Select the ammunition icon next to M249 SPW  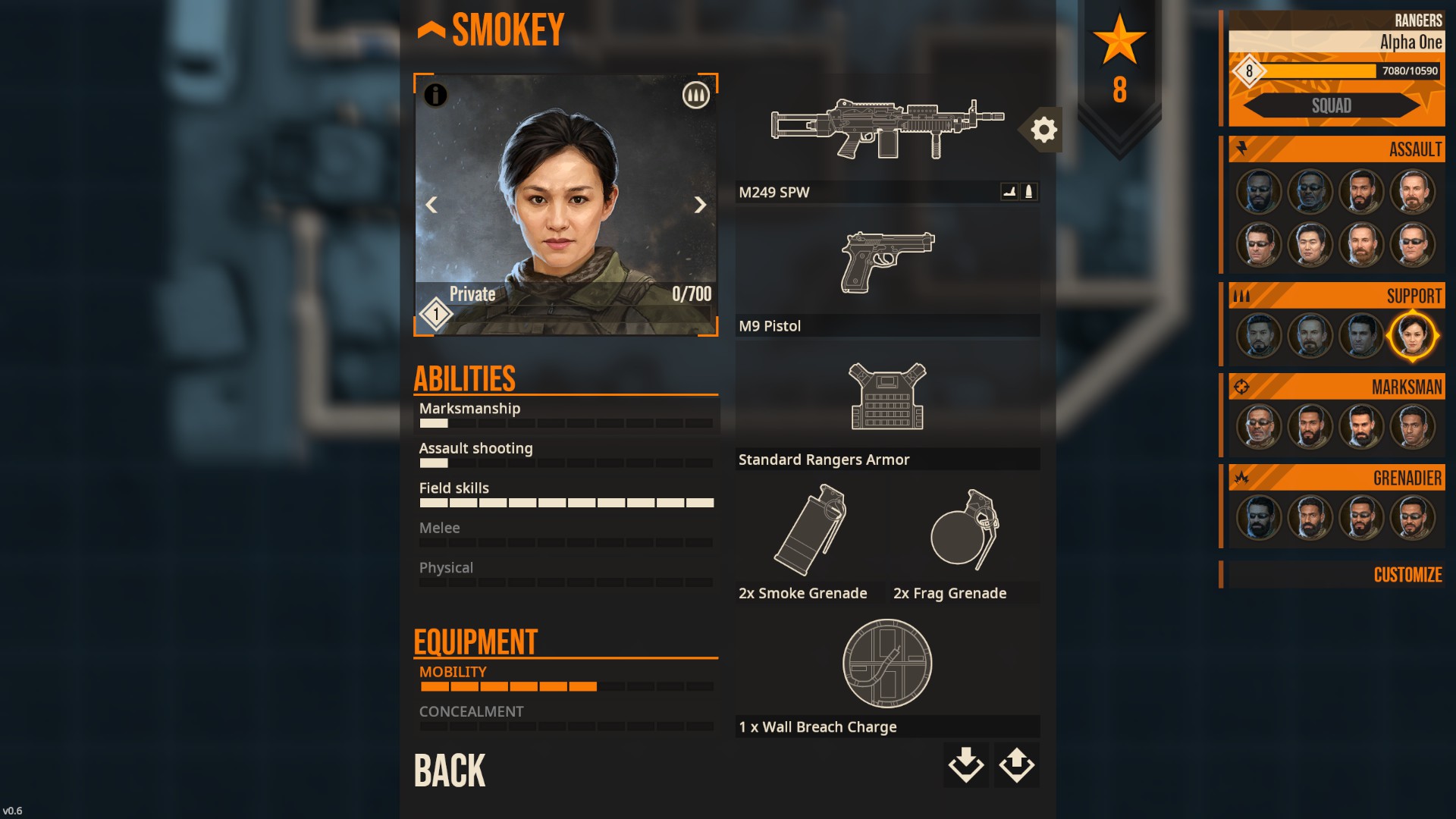[1029, 192]
